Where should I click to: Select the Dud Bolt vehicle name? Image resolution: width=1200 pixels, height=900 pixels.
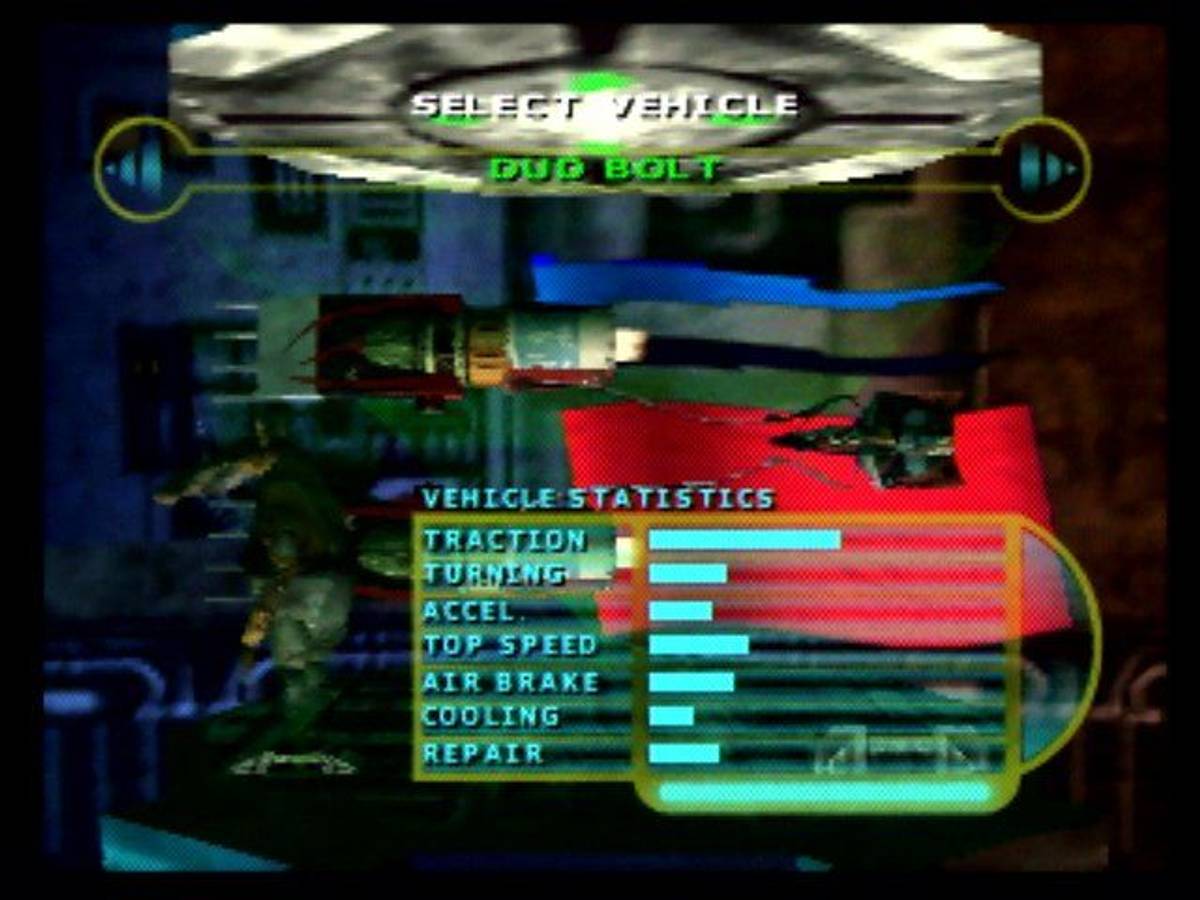click(x=604, y=169)
